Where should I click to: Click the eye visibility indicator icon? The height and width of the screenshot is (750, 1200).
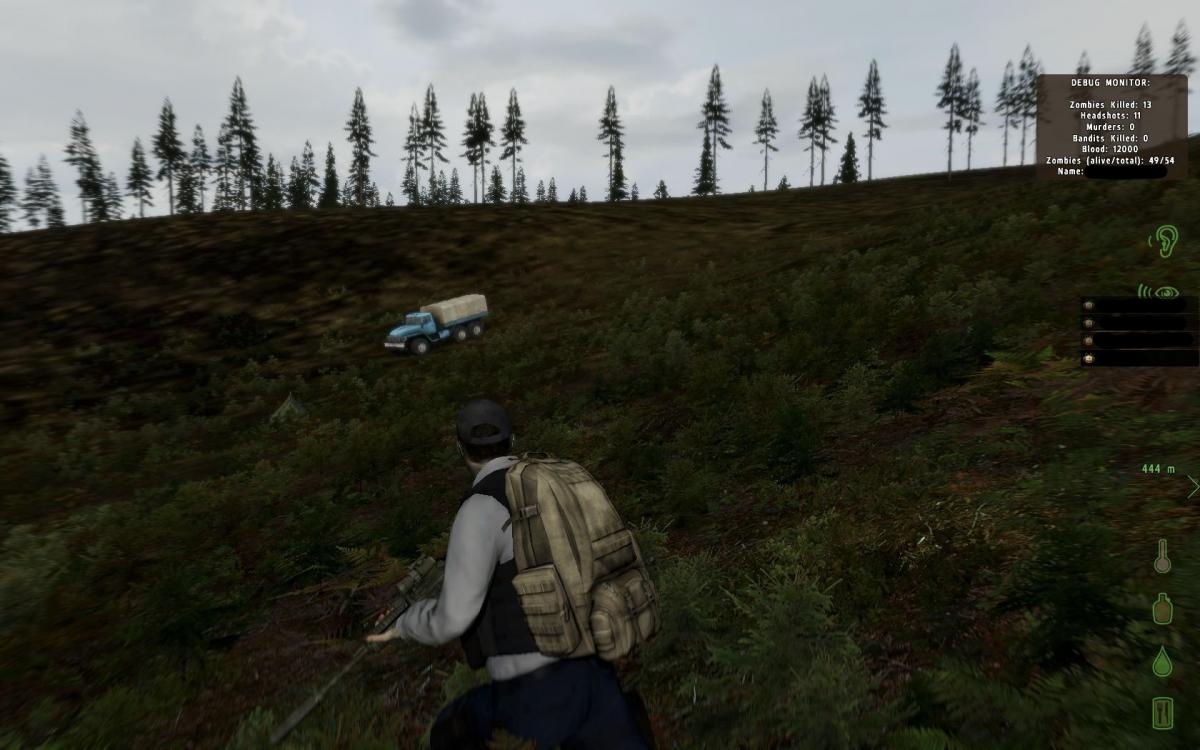click(1160, 292)
